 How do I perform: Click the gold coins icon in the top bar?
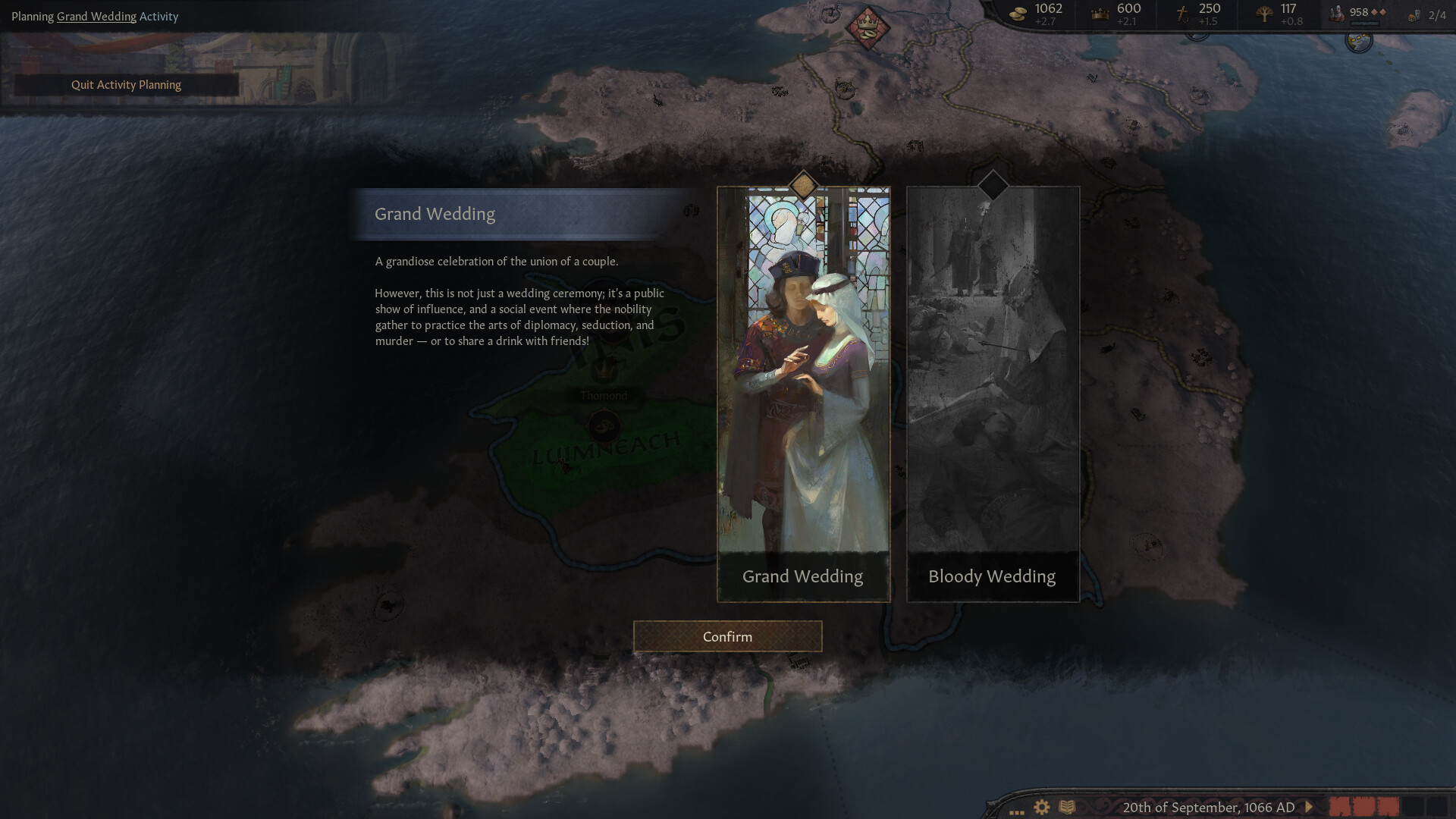(1016, 12)
